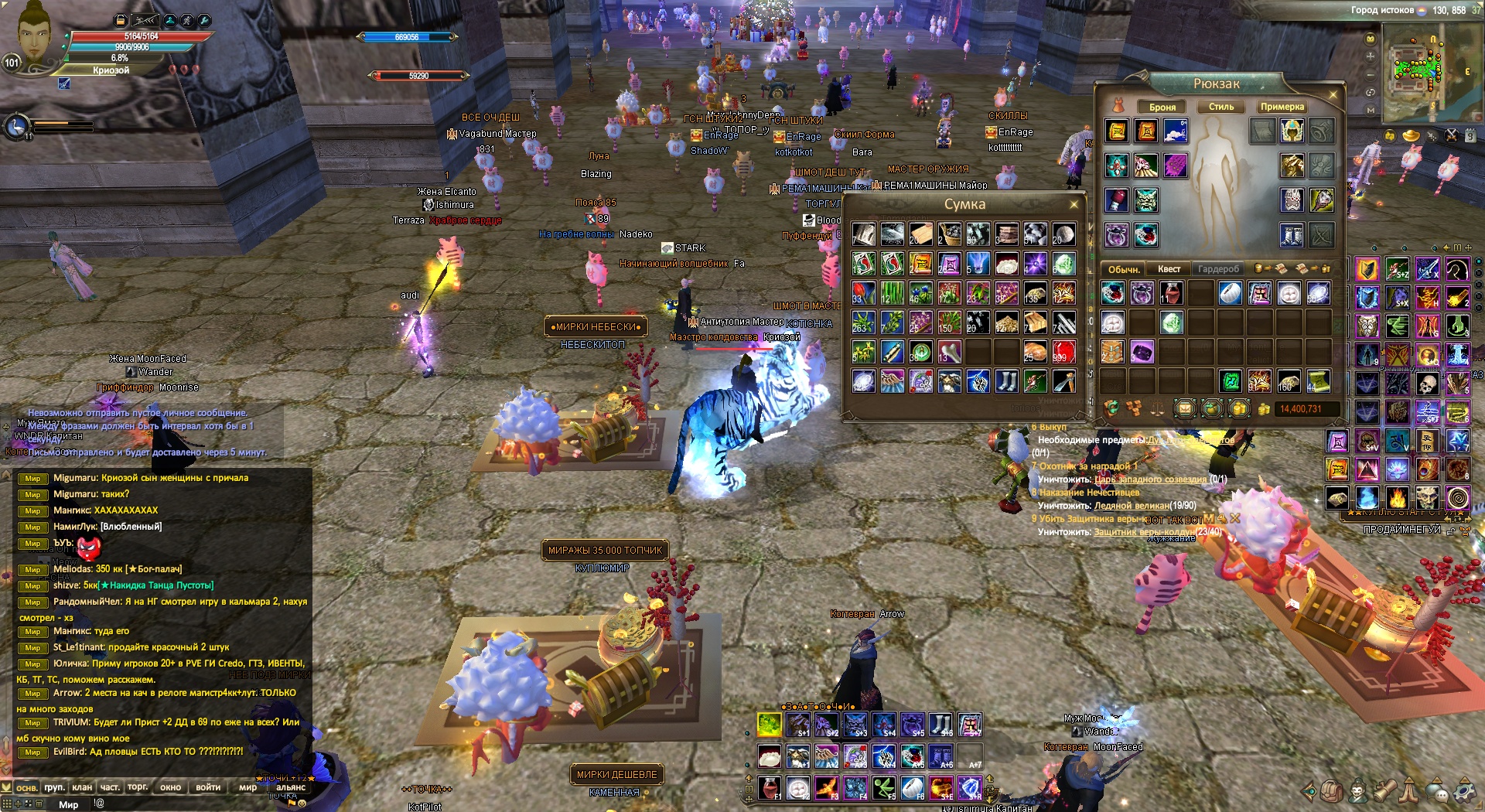The height and width of the screenshot is (812, 1485).
Task: Select the Броня armor tab
Action: coord(1162,107)
